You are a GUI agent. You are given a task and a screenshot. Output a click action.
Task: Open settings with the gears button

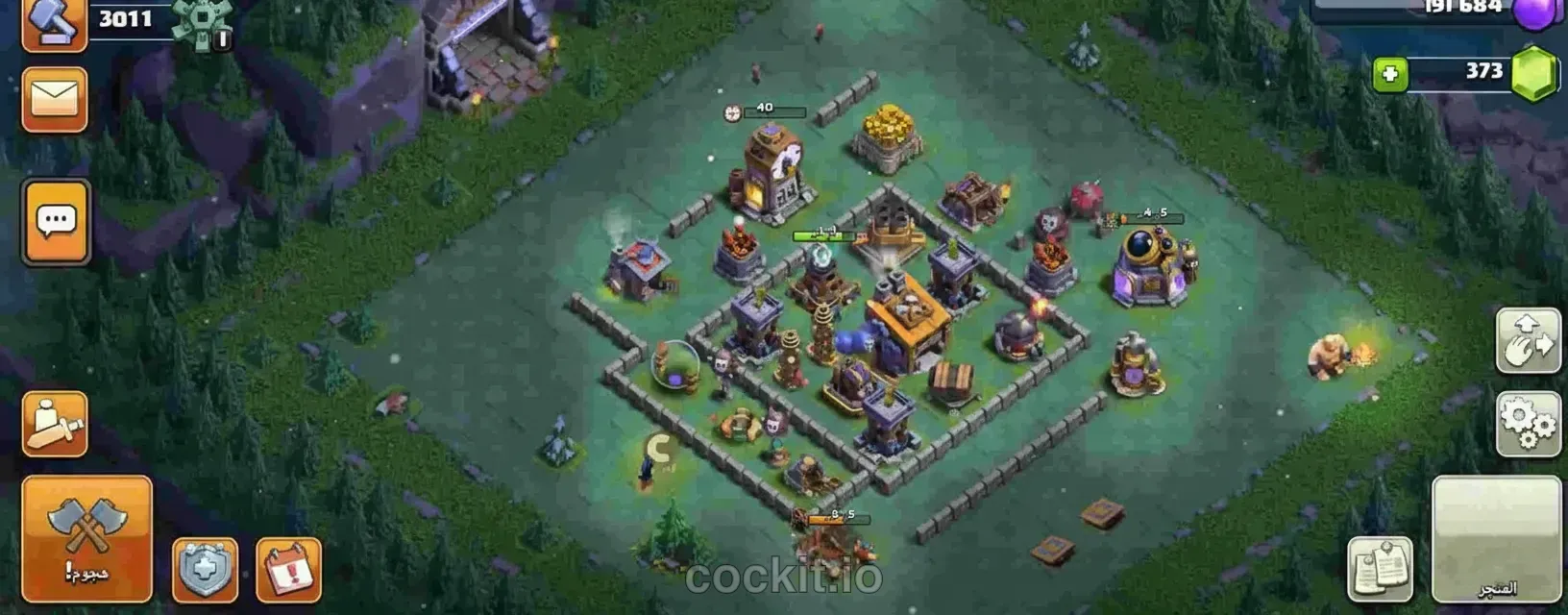(1528, 424)
